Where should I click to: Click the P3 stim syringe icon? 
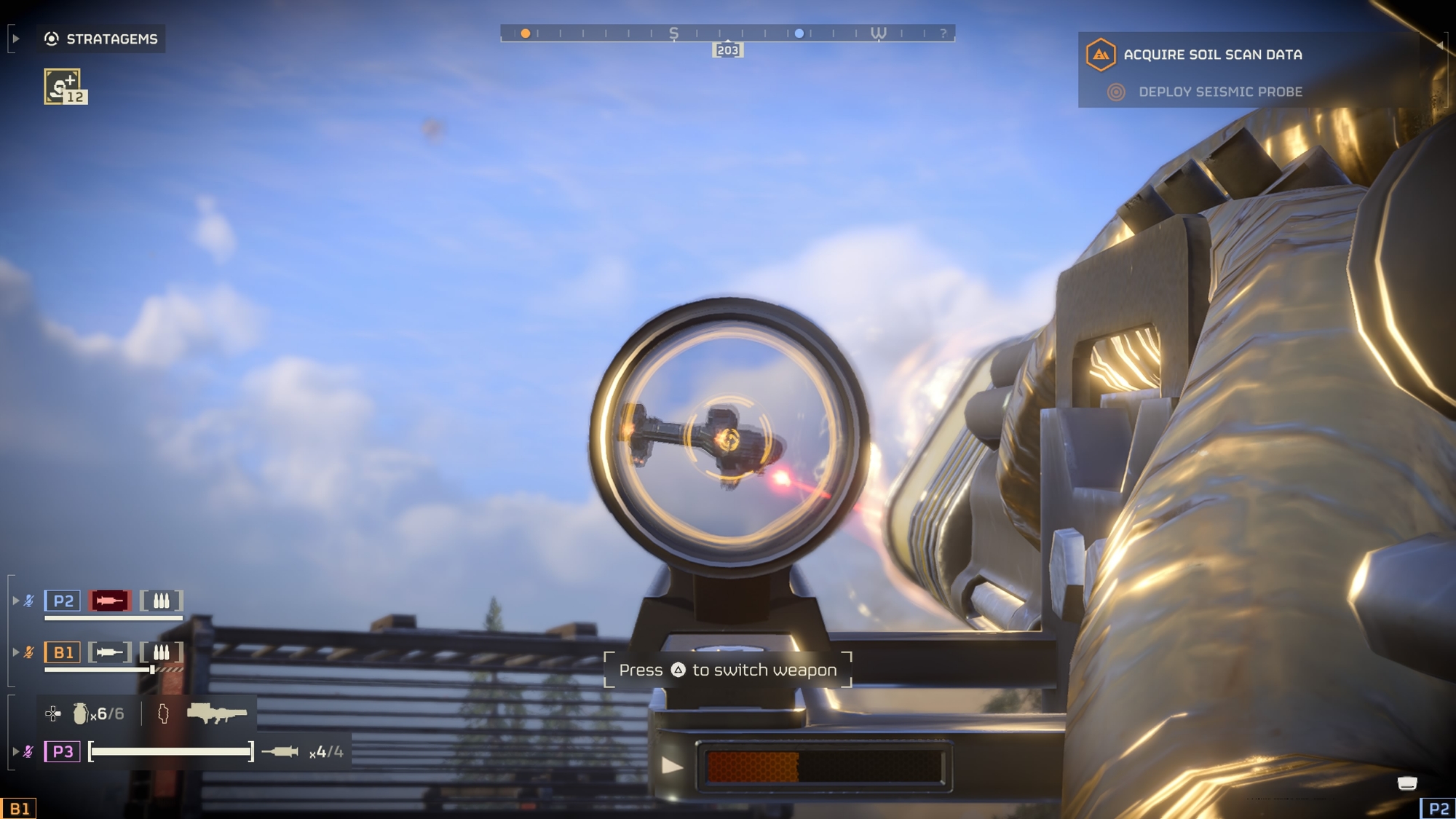[280, 751]
